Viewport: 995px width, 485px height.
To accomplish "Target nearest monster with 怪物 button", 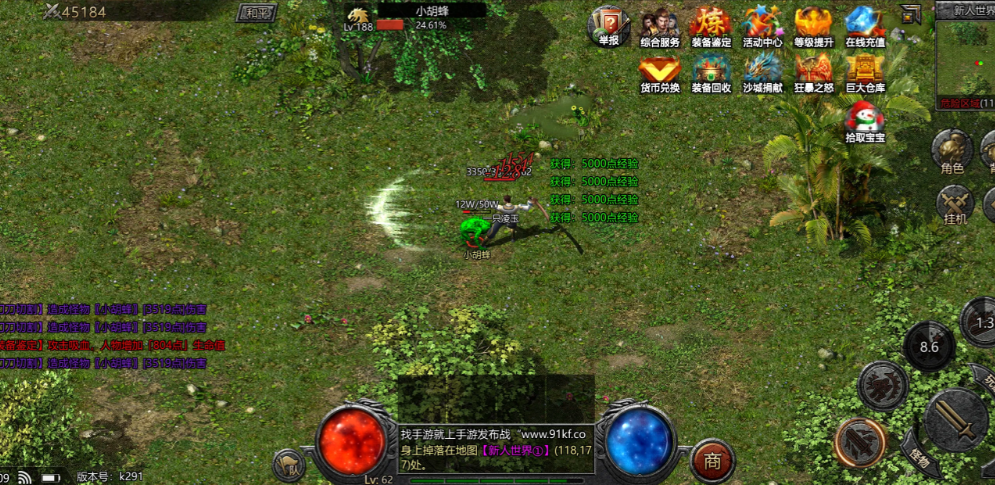I will pos(924,458).
